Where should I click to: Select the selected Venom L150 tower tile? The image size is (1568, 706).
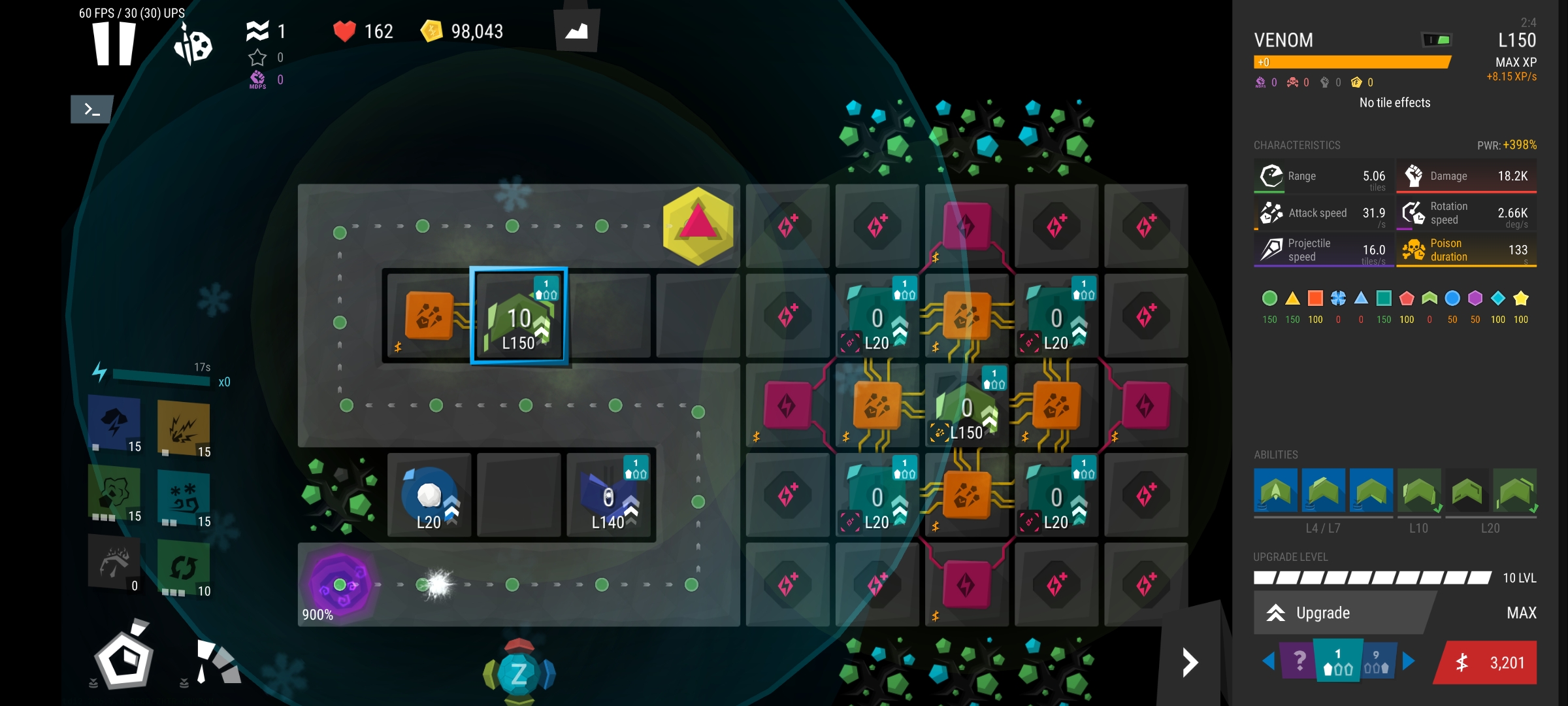519,316
